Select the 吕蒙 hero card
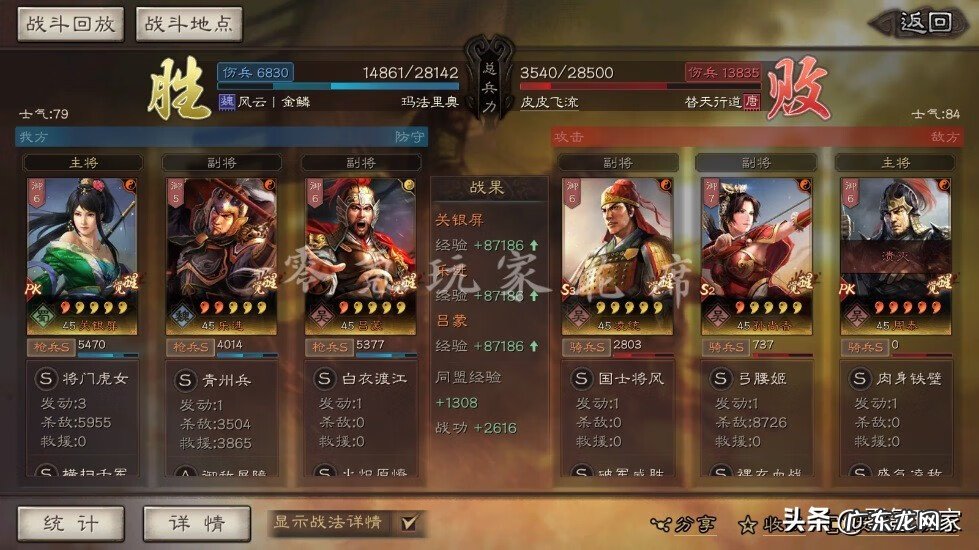979x550 pixels. [x=360, y=255]
